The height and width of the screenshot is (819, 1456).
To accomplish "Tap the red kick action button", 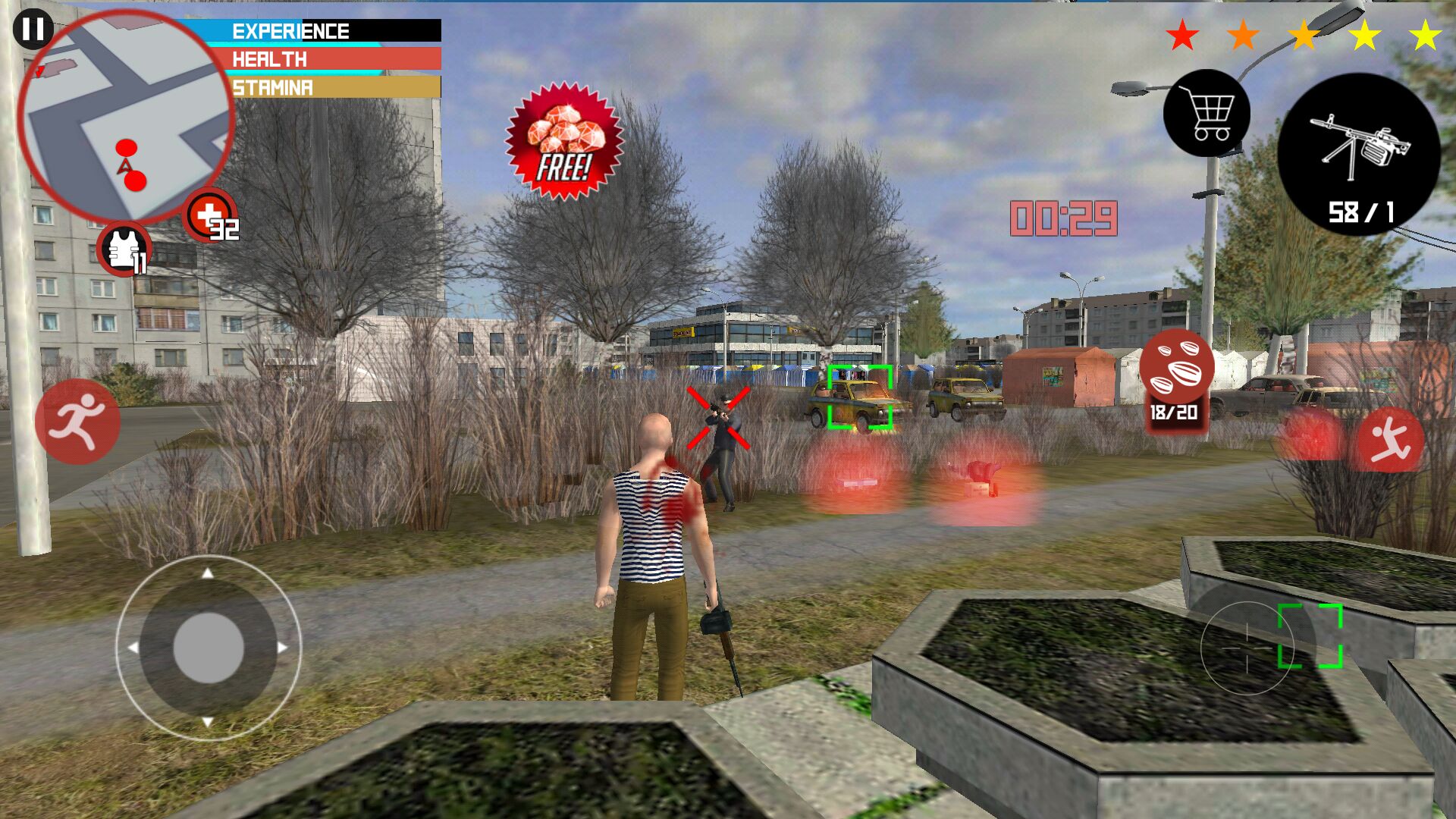I will [x=1390, y=440].
